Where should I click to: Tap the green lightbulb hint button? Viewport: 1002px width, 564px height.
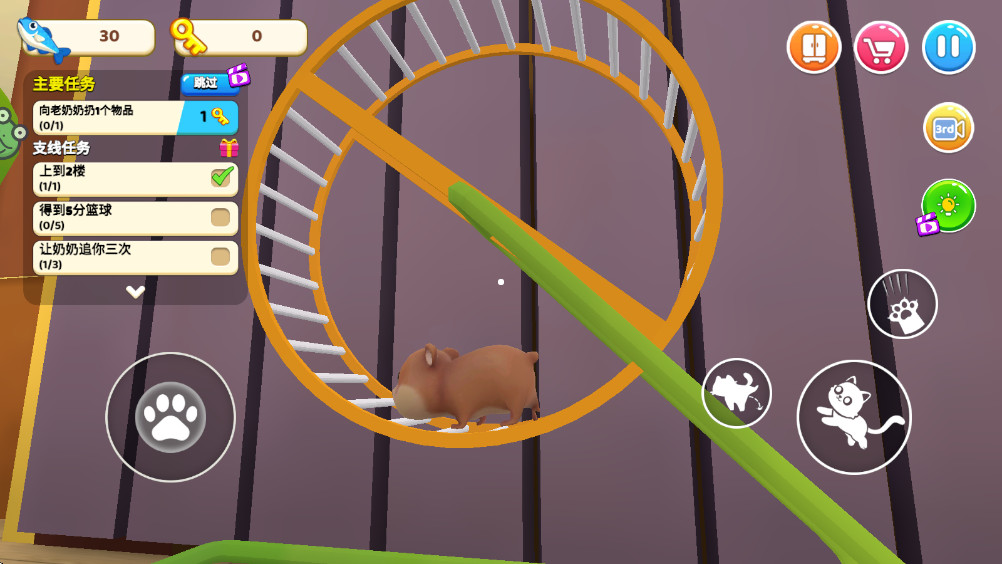pyautogui.click(x=947, y=205)
